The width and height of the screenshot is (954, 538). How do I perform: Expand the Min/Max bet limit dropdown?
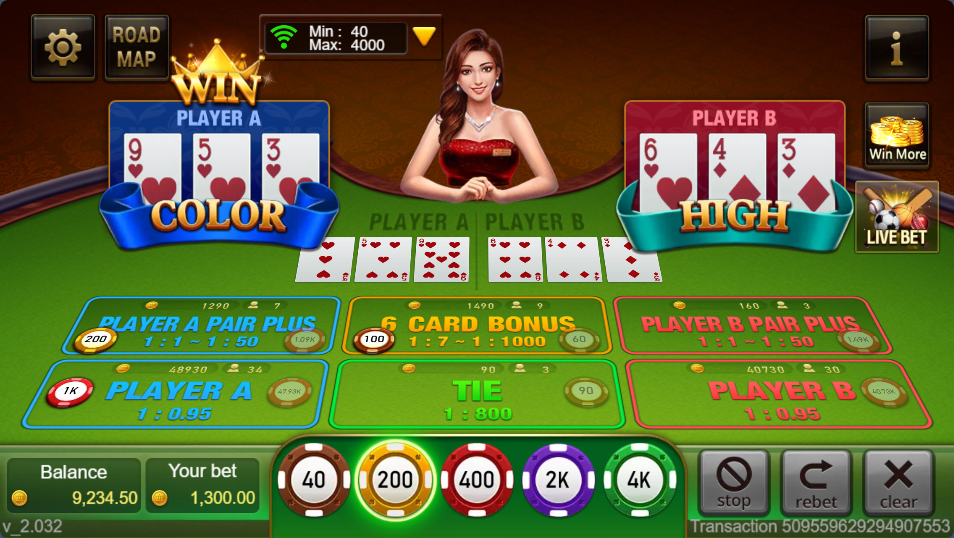tap(424, 37)
